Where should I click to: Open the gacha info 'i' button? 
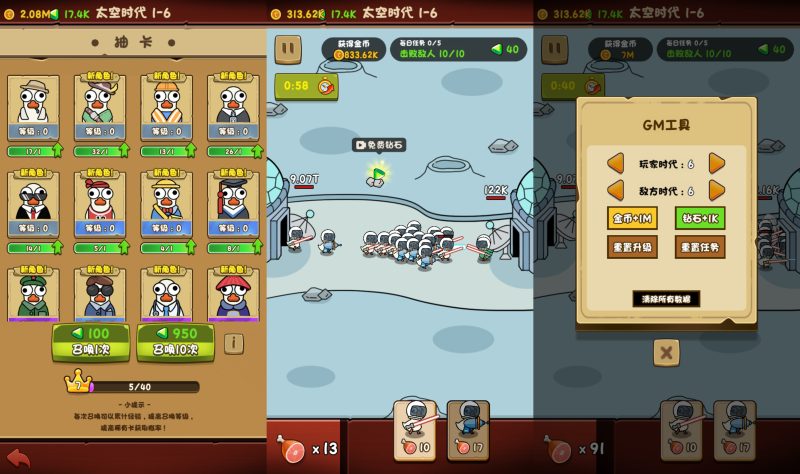coord(233,343)
